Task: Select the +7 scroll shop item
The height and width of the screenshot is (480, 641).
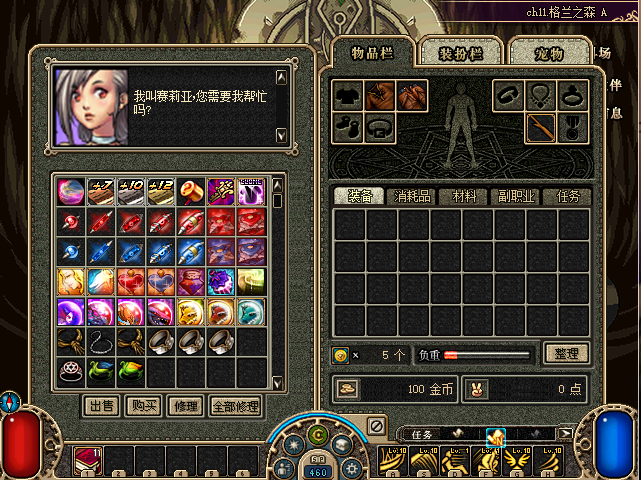Action: 101,190
